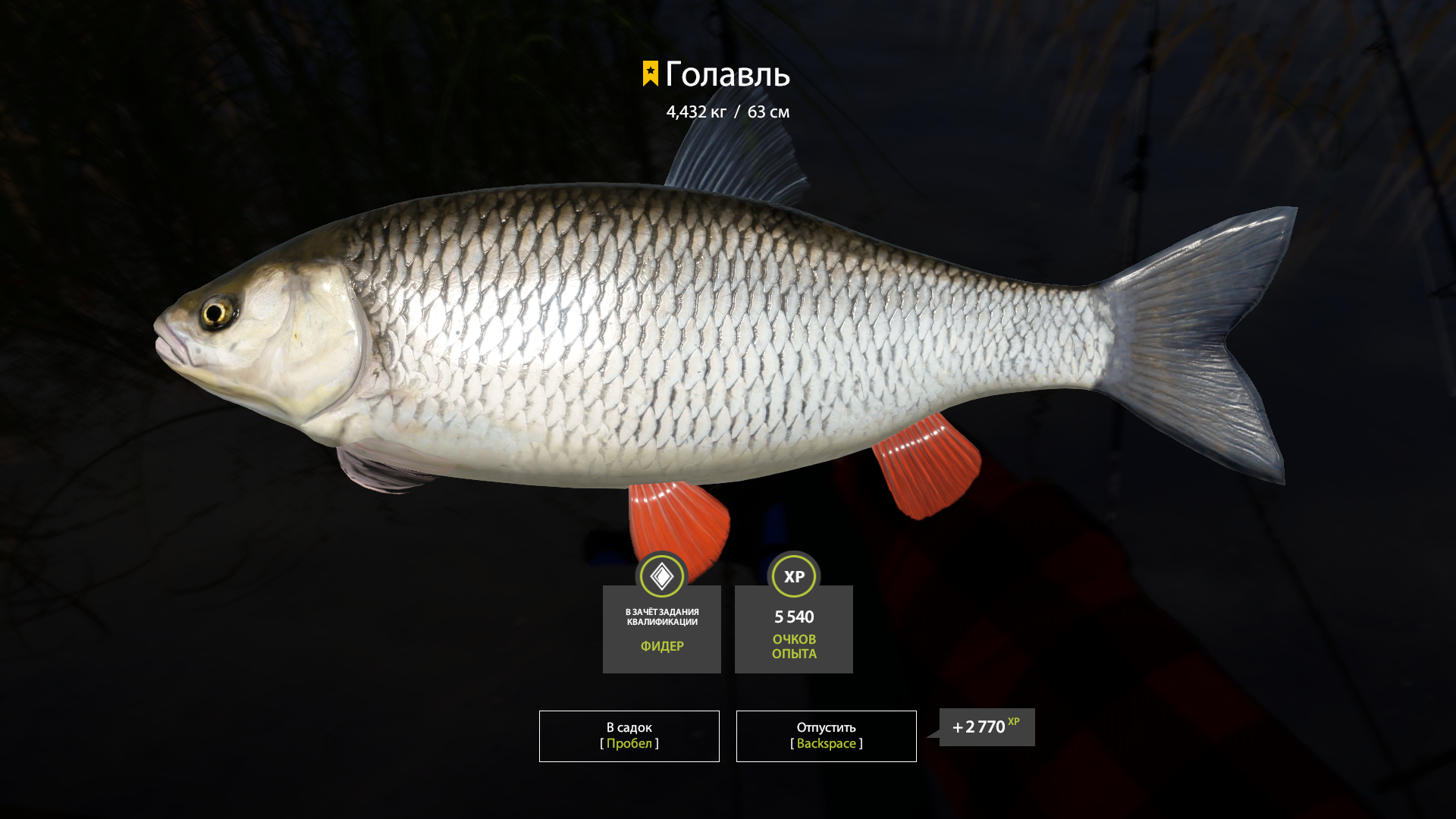The image size is (1456, 819).
Task: Click the ОЧКОВ ОПЫТА label
Action: (x=793, y=646)
